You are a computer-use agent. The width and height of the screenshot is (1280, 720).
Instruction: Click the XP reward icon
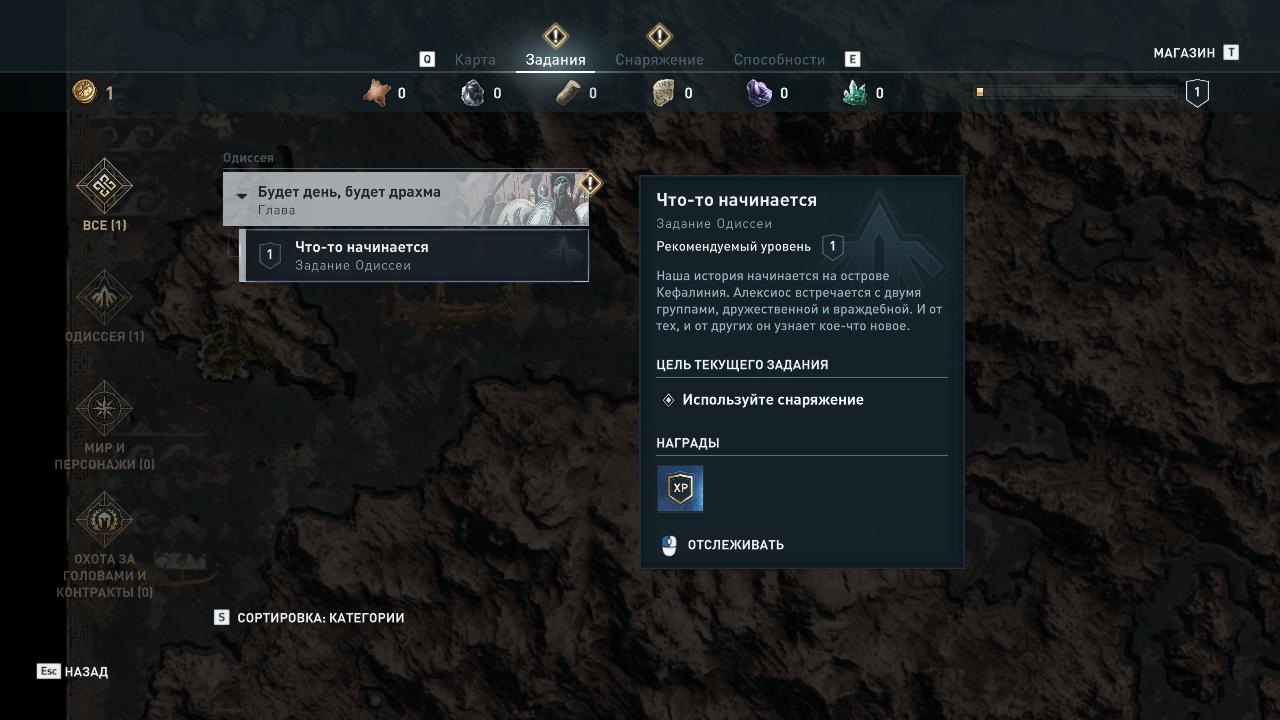tap(680, 488)
